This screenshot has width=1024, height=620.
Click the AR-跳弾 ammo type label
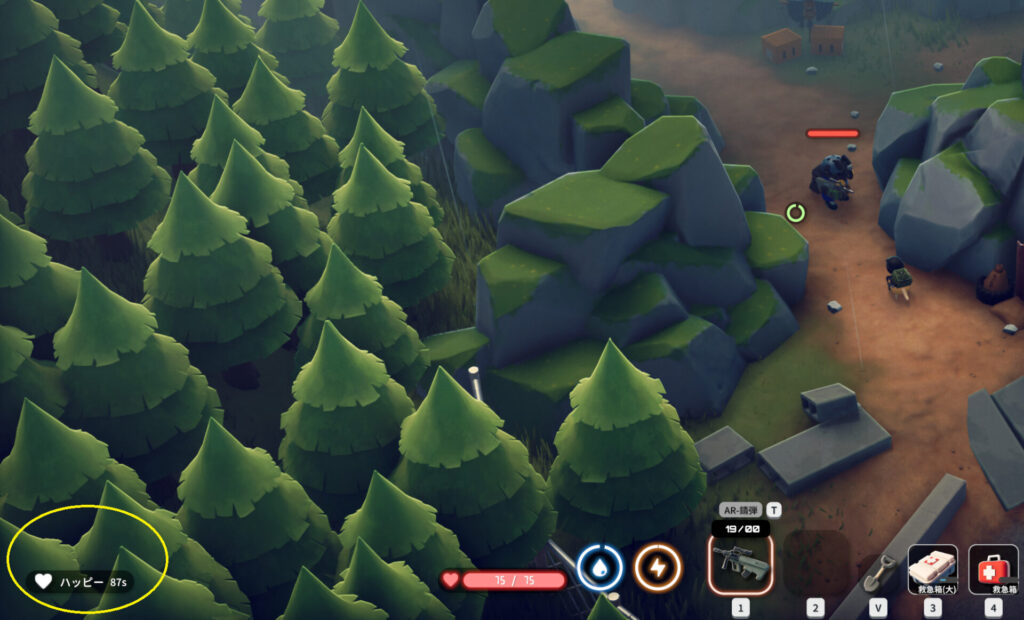740,509
